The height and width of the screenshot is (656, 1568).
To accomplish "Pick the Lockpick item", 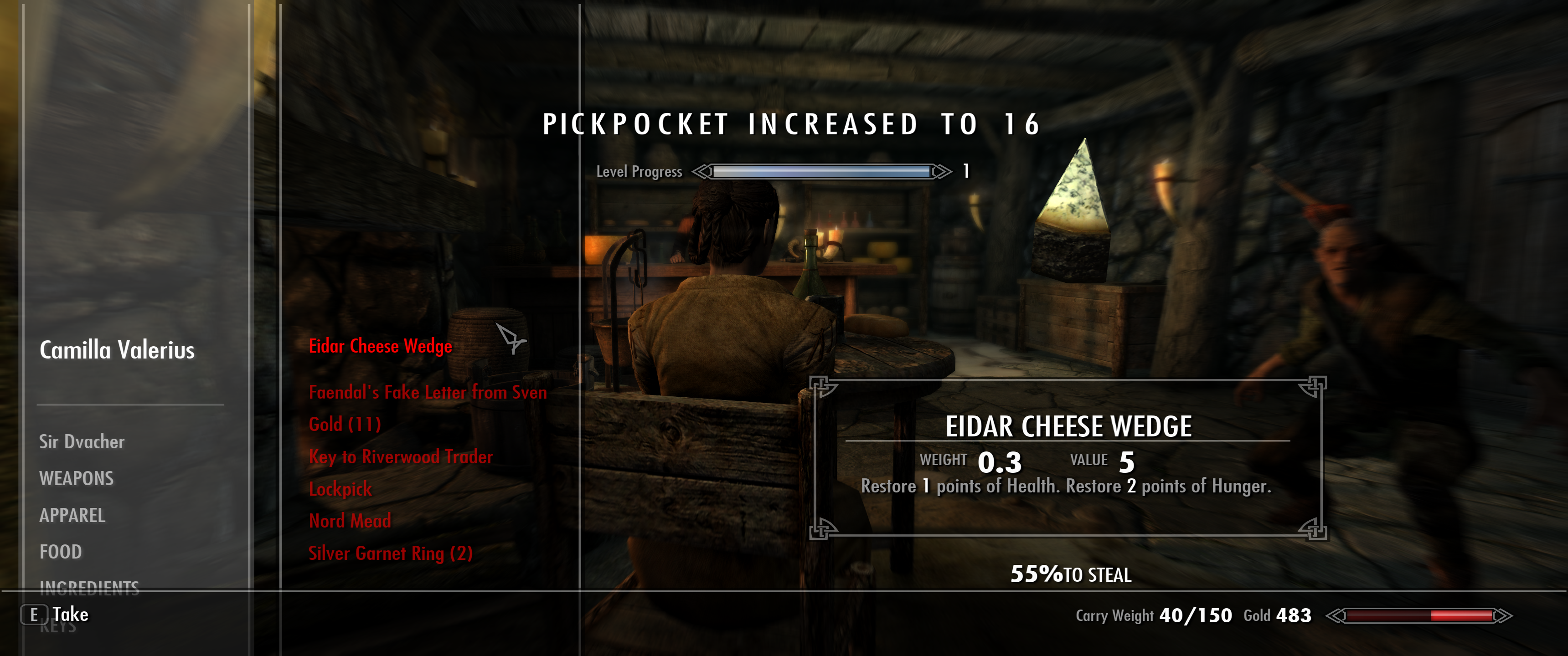I will [340, 489].
